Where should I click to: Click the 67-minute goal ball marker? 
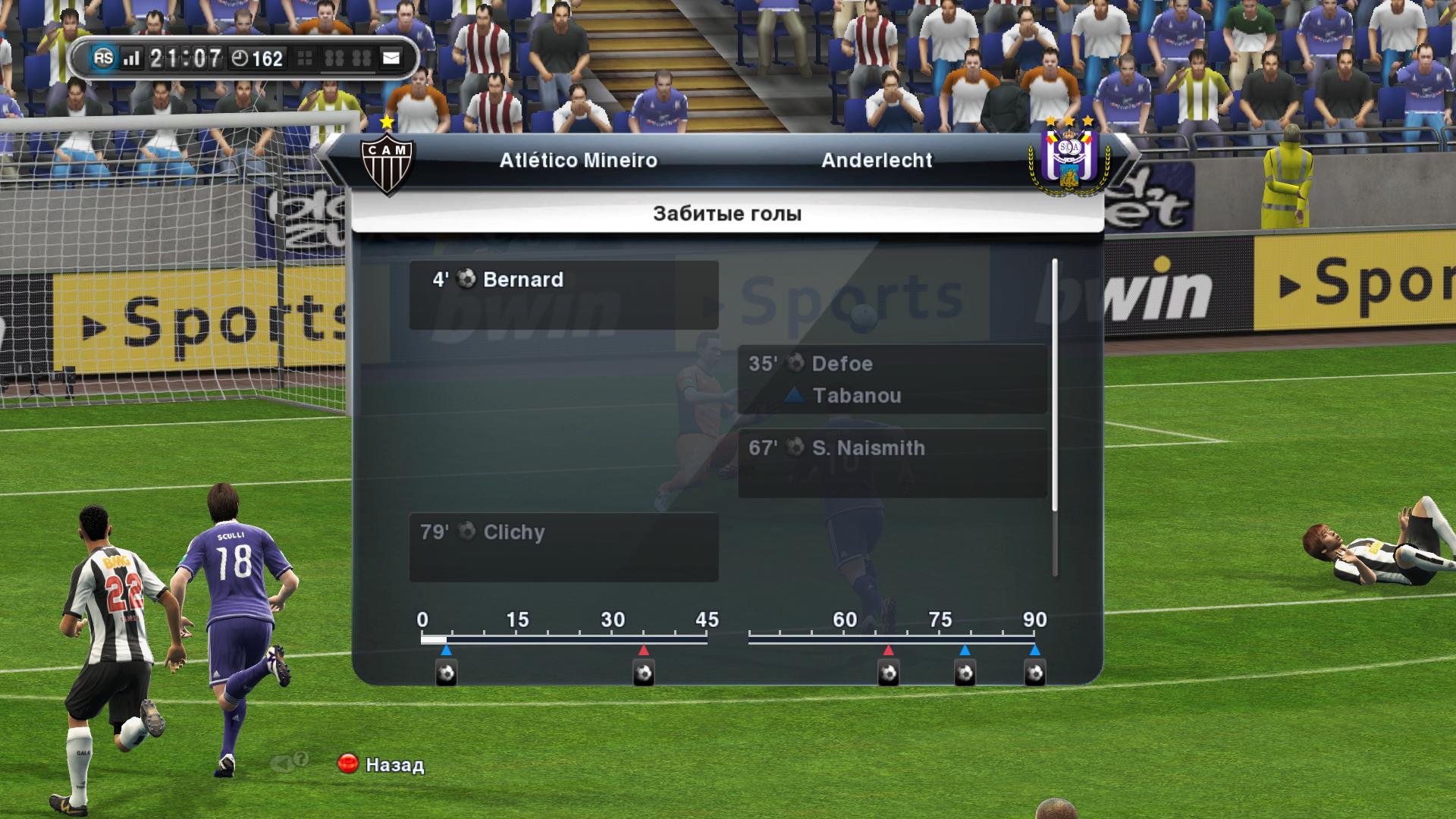(889, 673)
